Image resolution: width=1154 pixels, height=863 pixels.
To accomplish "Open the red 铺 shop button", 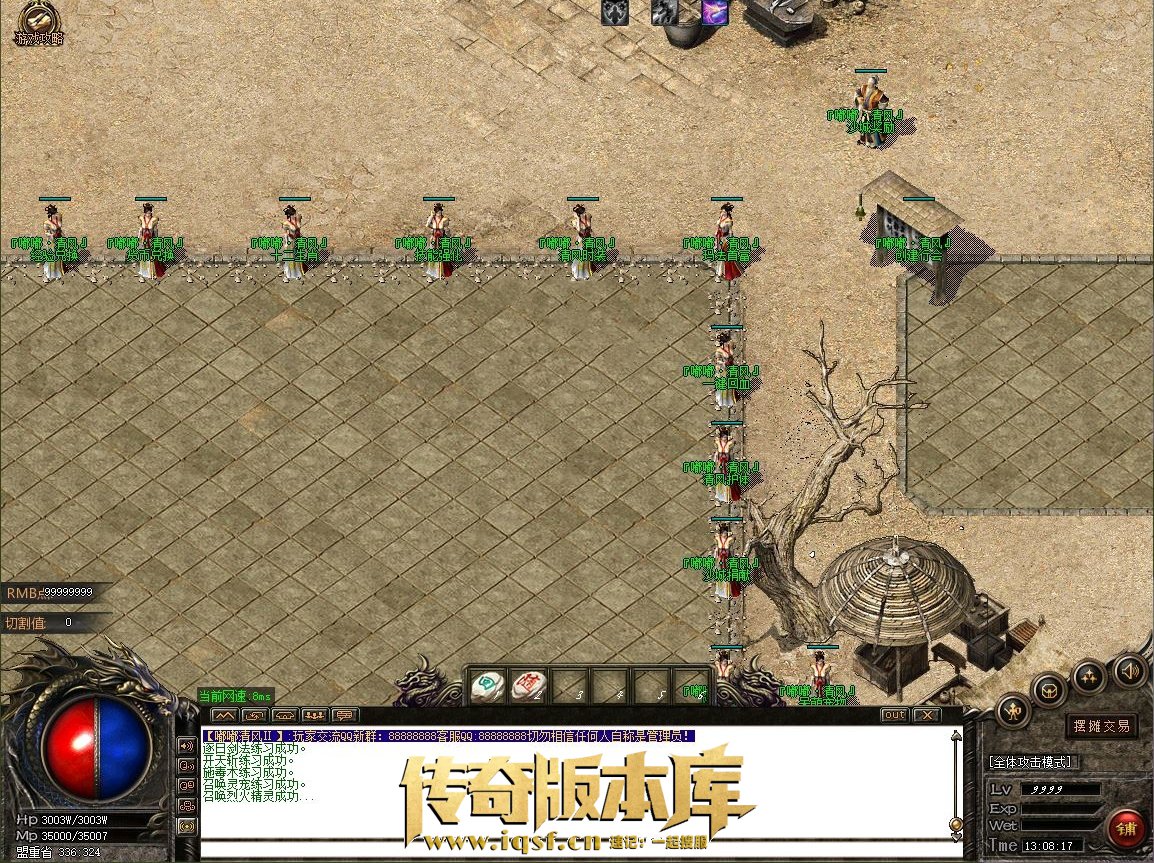I will [x=1127, y=829].
